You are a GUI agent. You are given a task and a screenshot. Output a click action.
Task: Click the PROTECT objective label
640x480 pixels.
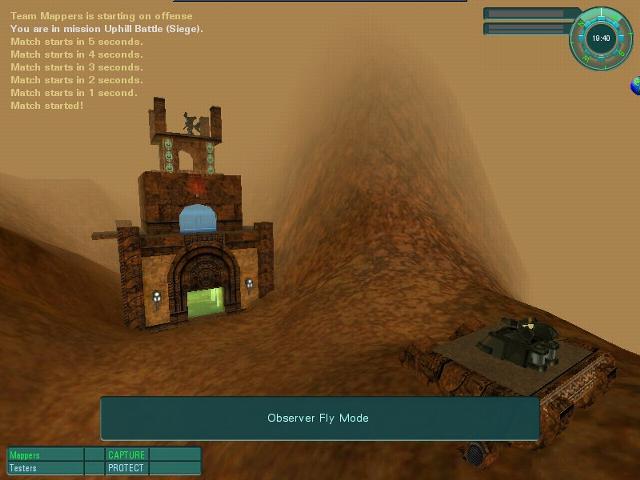point(126,468)
